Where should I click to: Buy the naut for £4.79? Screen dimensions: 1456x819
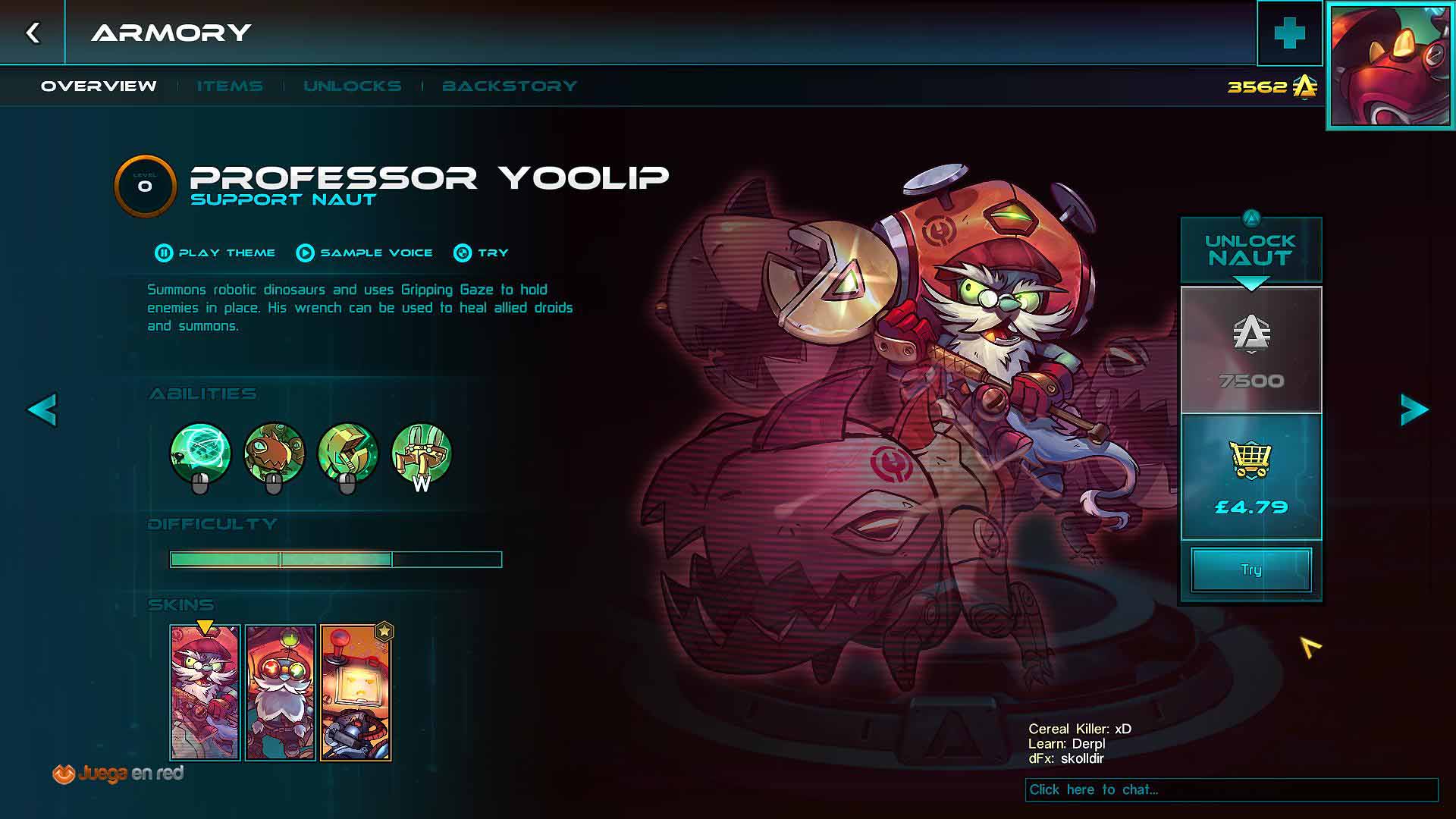1251,477
